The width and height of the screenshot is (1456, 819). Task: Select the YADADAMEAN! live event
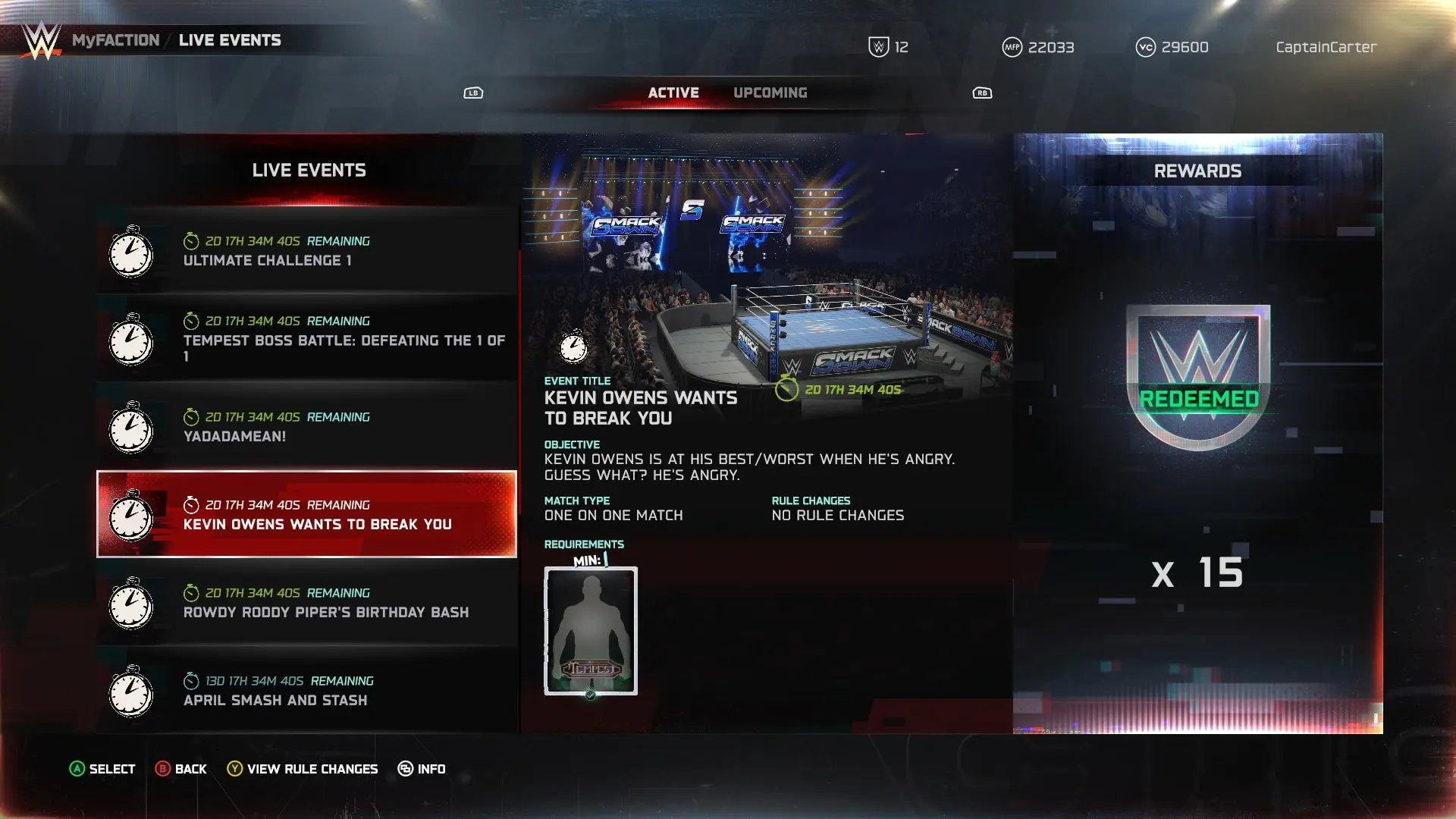[306, 427]
